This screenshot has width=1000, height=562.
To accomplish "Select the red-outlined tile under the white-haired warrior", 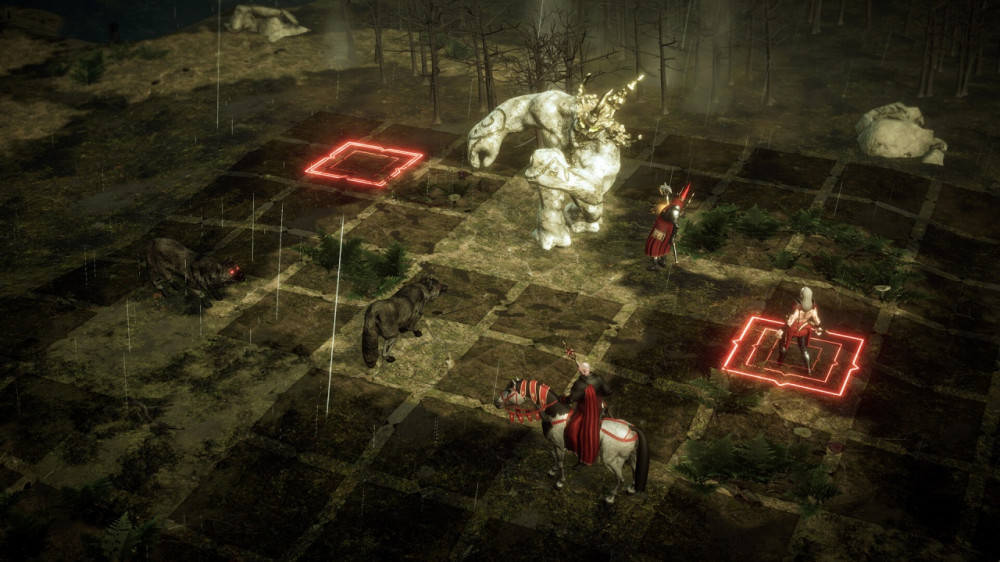I will pyautogui.click(x=794, y=356).
